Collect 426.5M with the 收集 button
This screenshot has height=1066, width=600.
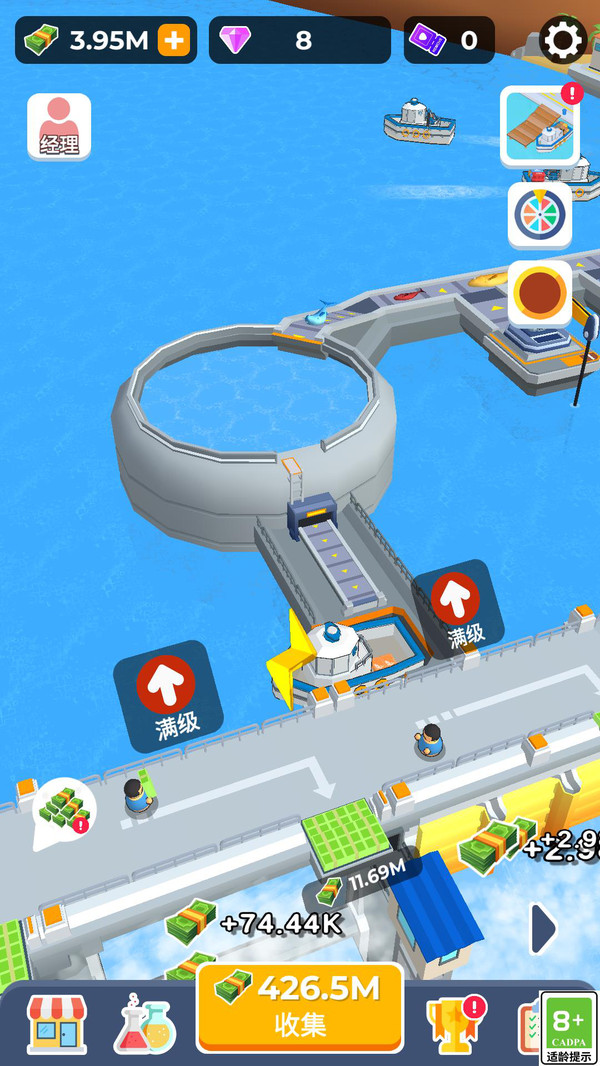click(299, 1007)
